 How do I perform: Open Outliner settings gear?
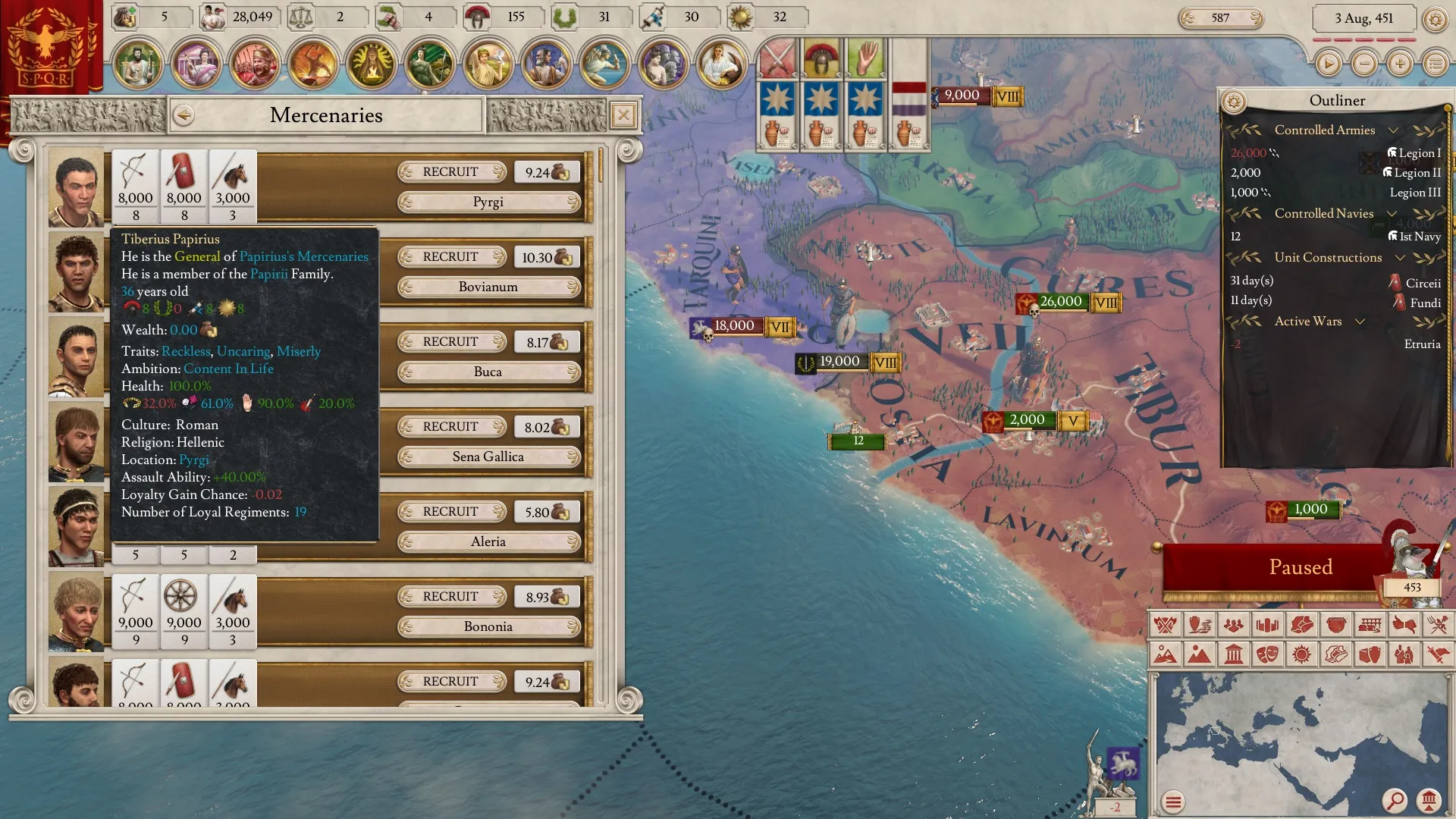point(1234,101)
